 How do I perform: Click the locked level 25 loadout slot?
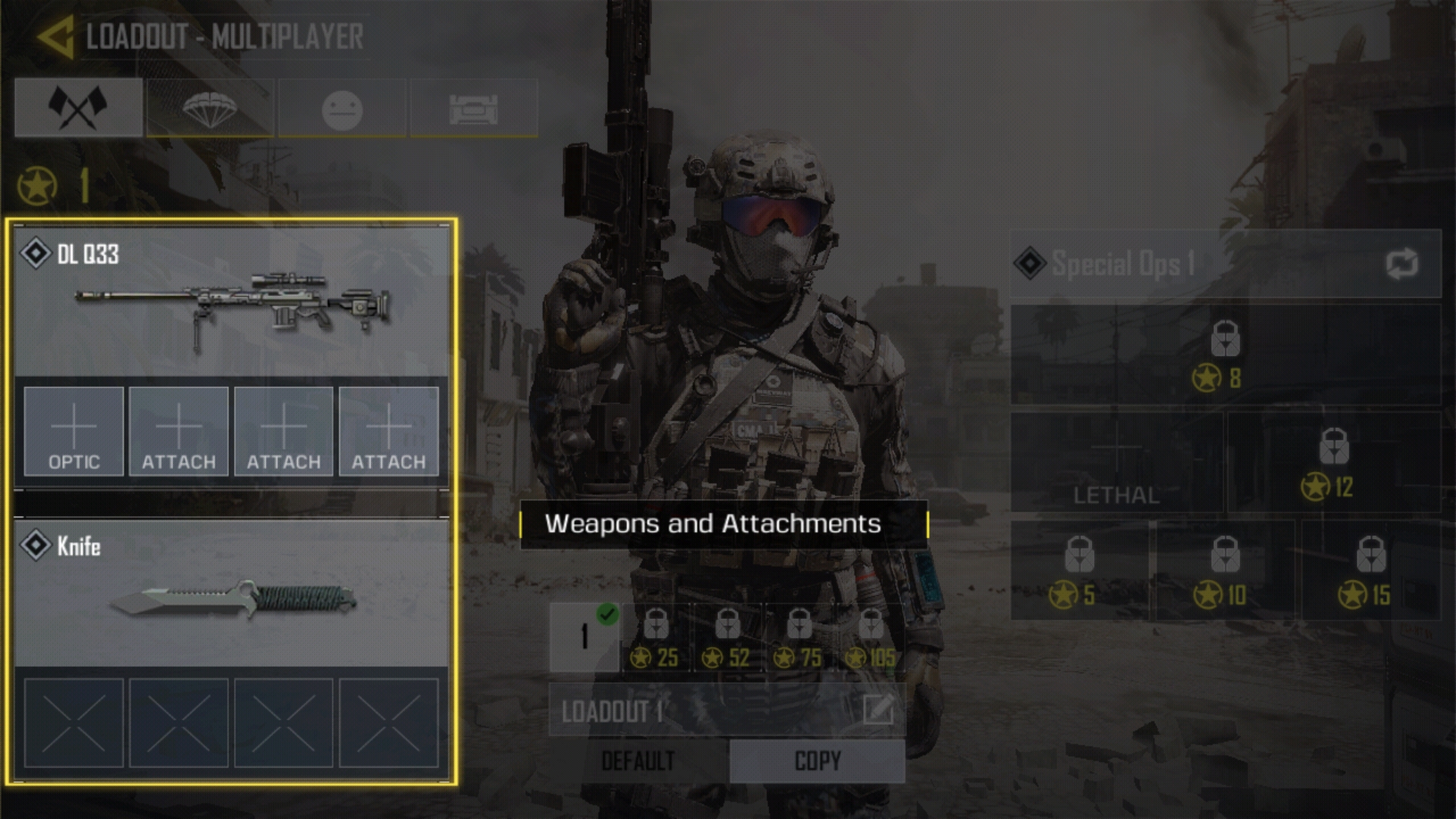(657, 639)
